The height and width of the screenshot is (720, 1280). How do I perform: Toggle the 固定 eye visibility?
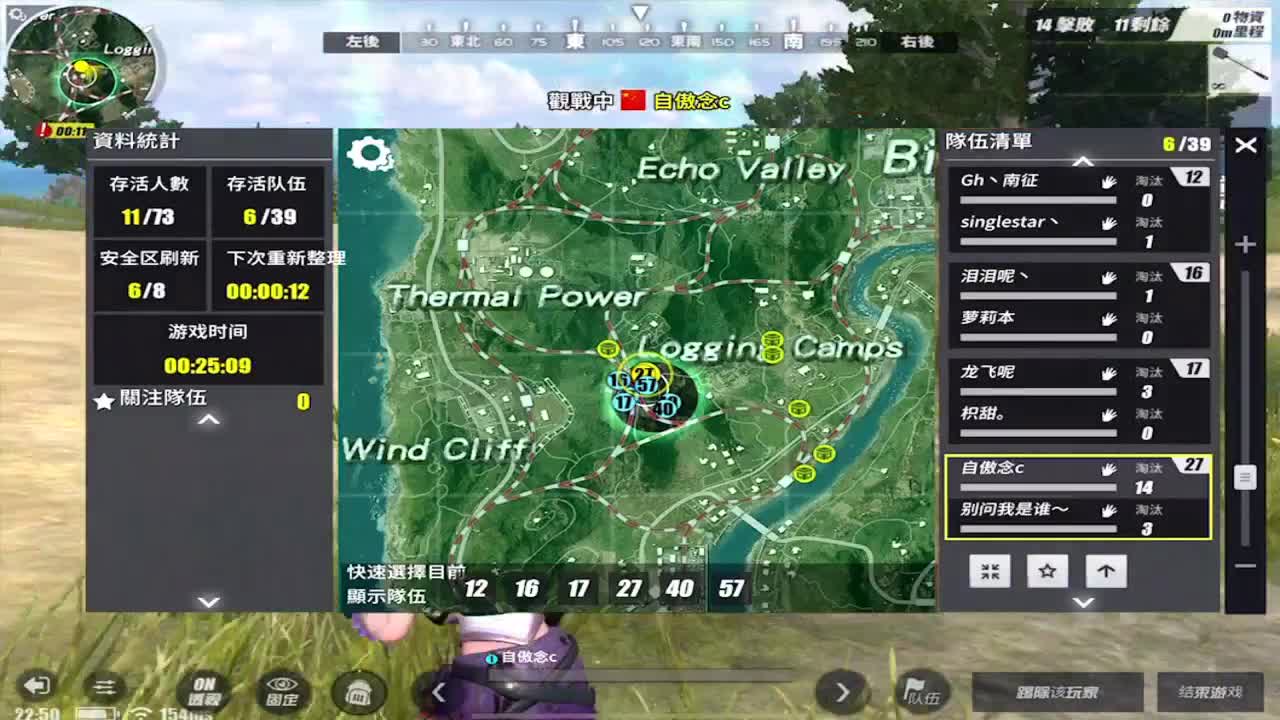[x=285, y=689]
